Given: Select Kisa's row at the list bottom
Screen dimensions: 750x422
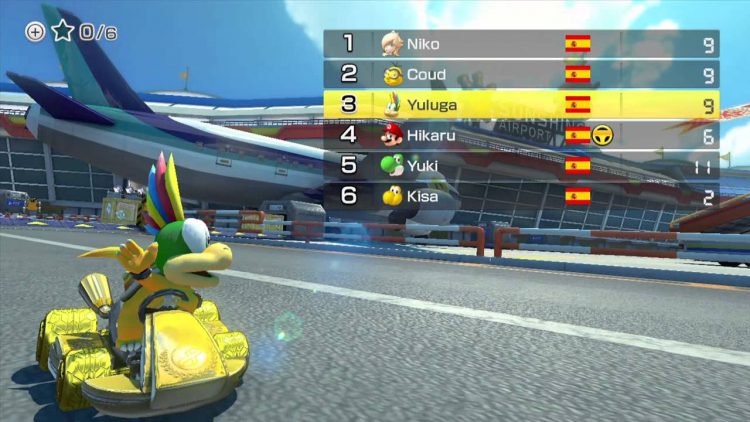Looking at the screenshot, I should [520, 196].
